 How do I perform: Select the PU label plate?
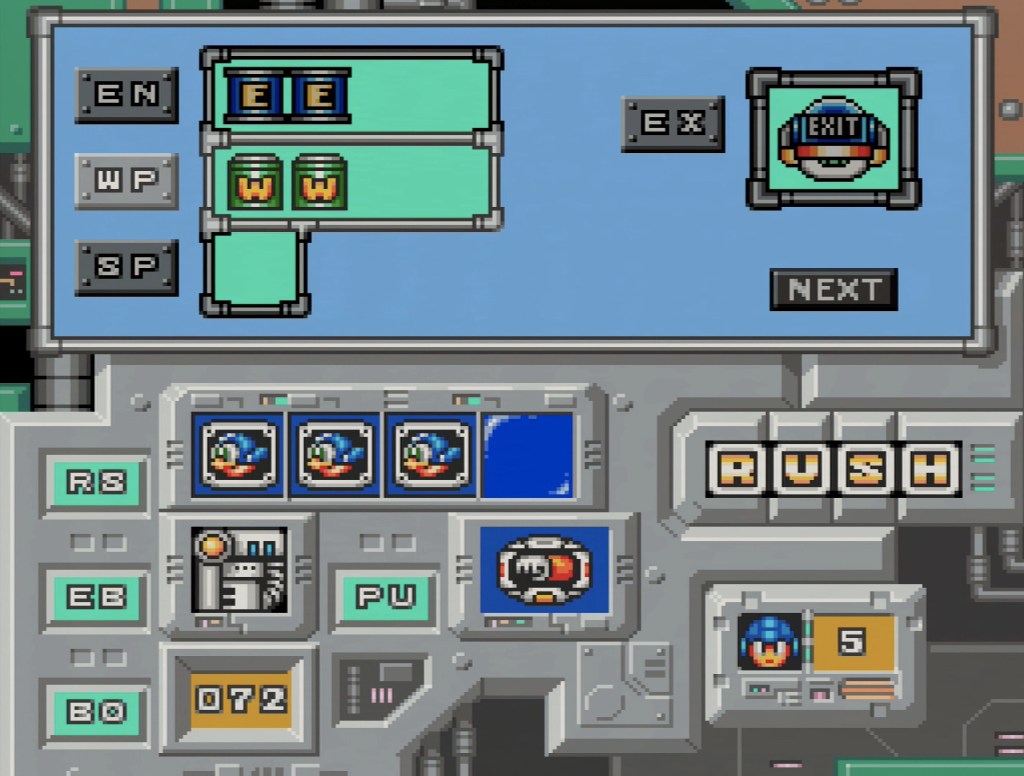pyautogui.click(x=385, y=597)
